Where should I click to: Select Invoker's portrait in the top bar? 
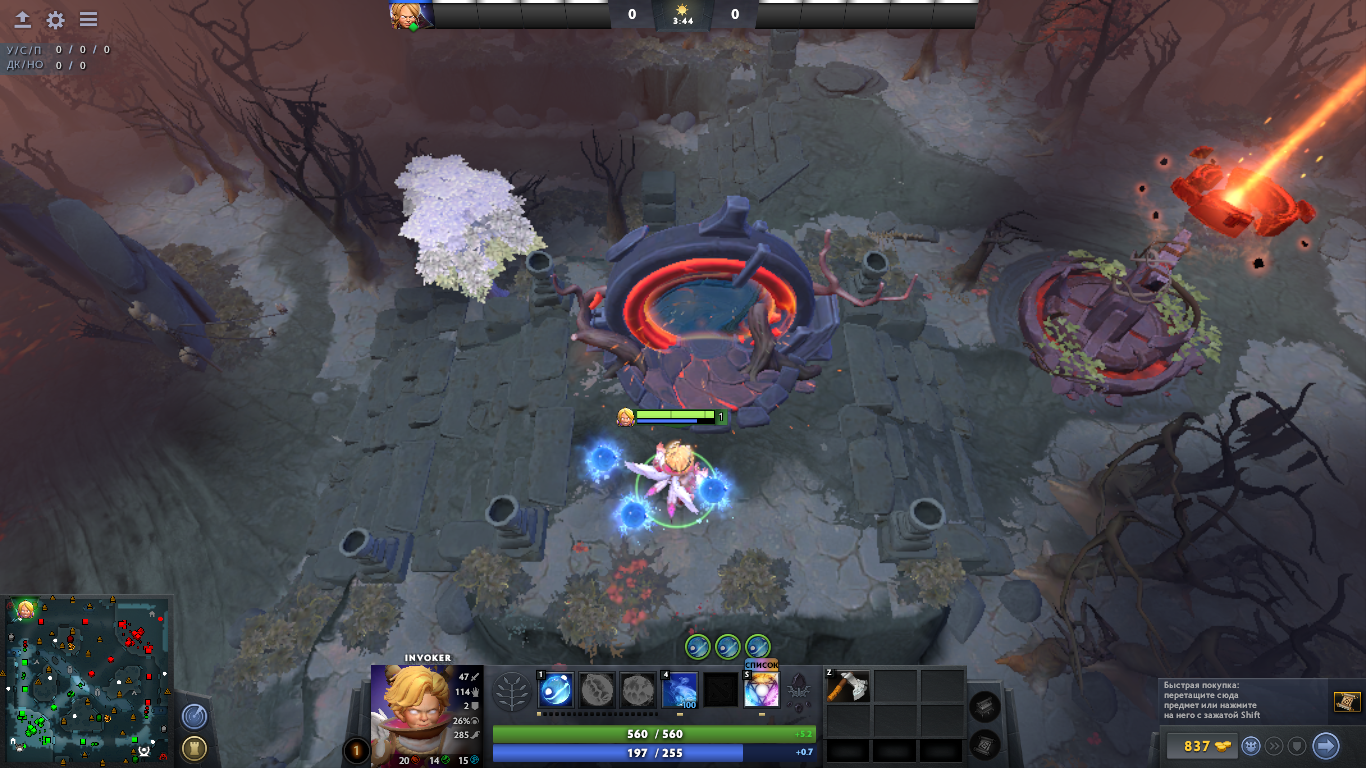(411, 15)
